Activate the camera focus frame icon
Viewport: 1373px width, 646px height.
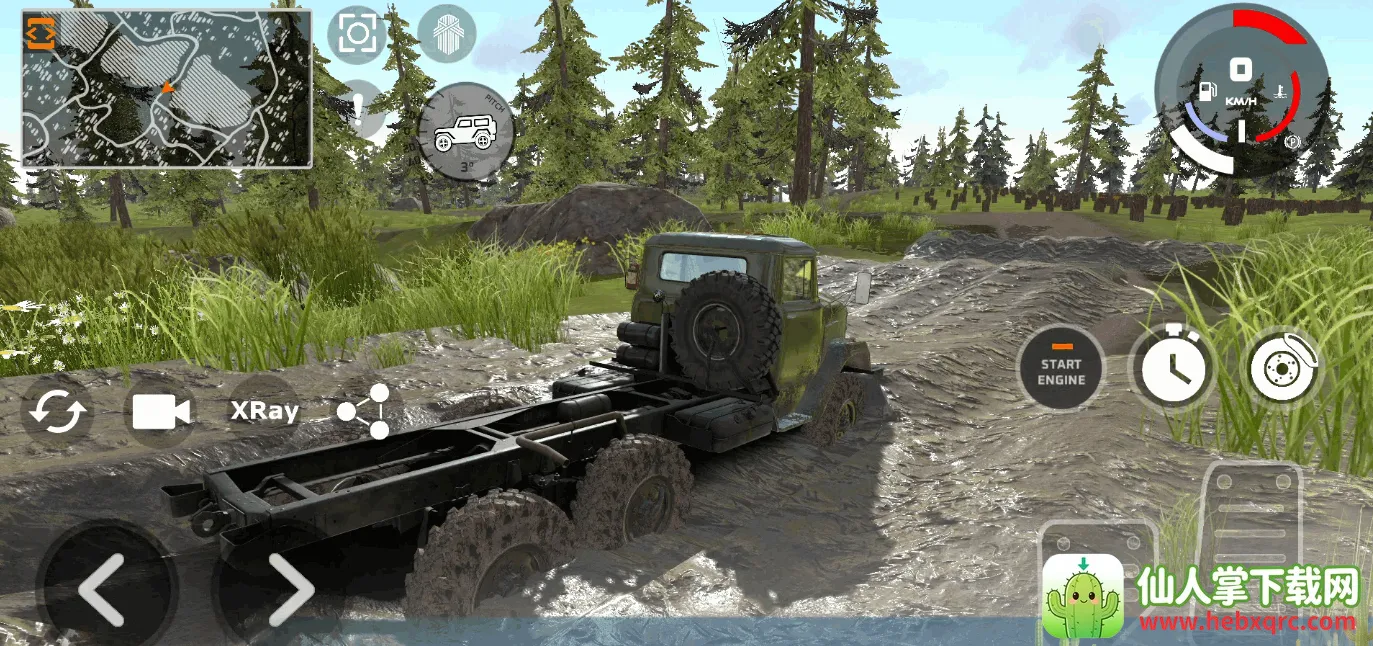pyautogui.click(x=356, y=34)
